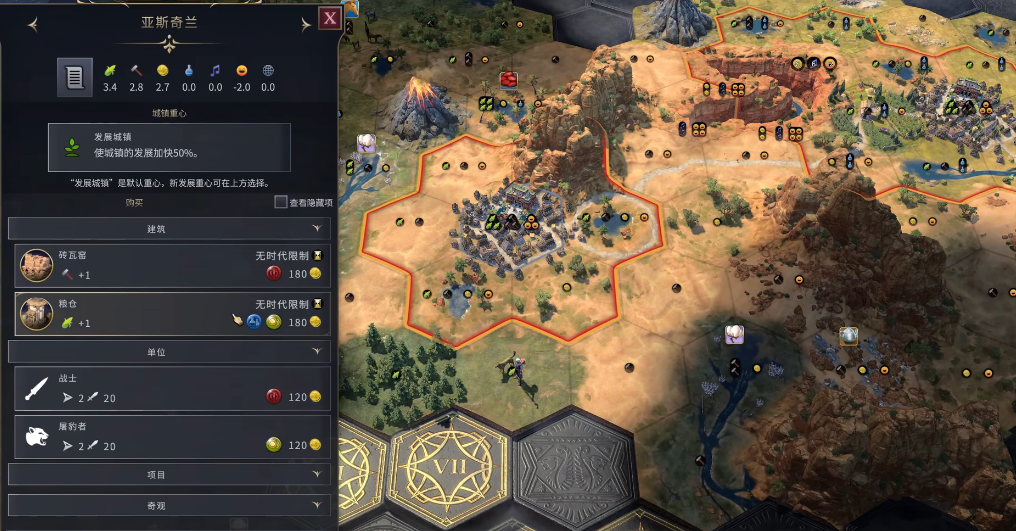Close the 亚斯奇兰 town panel
The image size is (1016, 531).
(328, 18)
